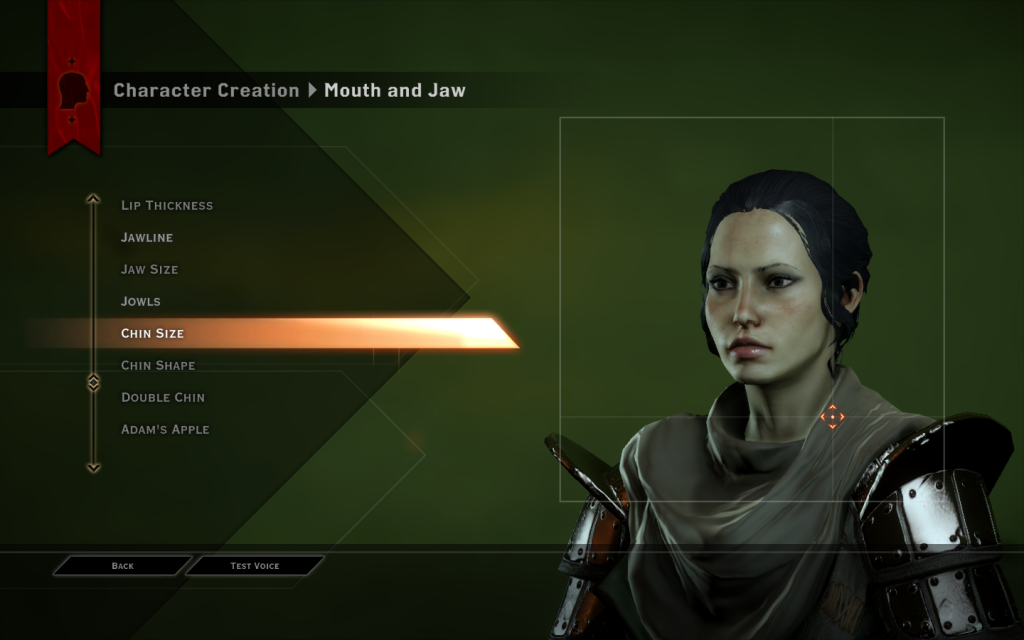
Task: Open the Adam's Apple option
Action: [165, 430]
